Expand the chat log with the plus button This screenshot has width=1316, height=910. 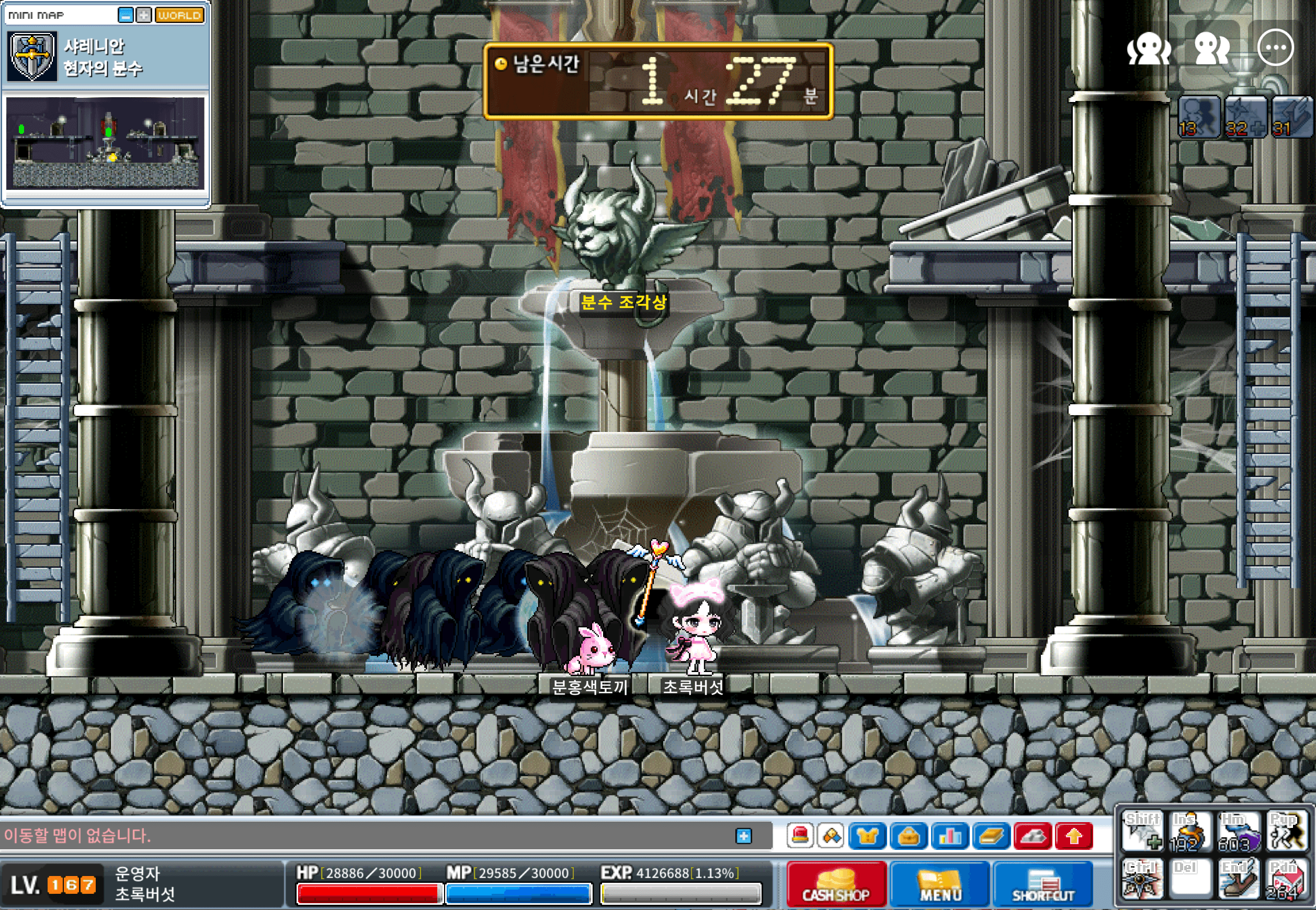point(744,836)
